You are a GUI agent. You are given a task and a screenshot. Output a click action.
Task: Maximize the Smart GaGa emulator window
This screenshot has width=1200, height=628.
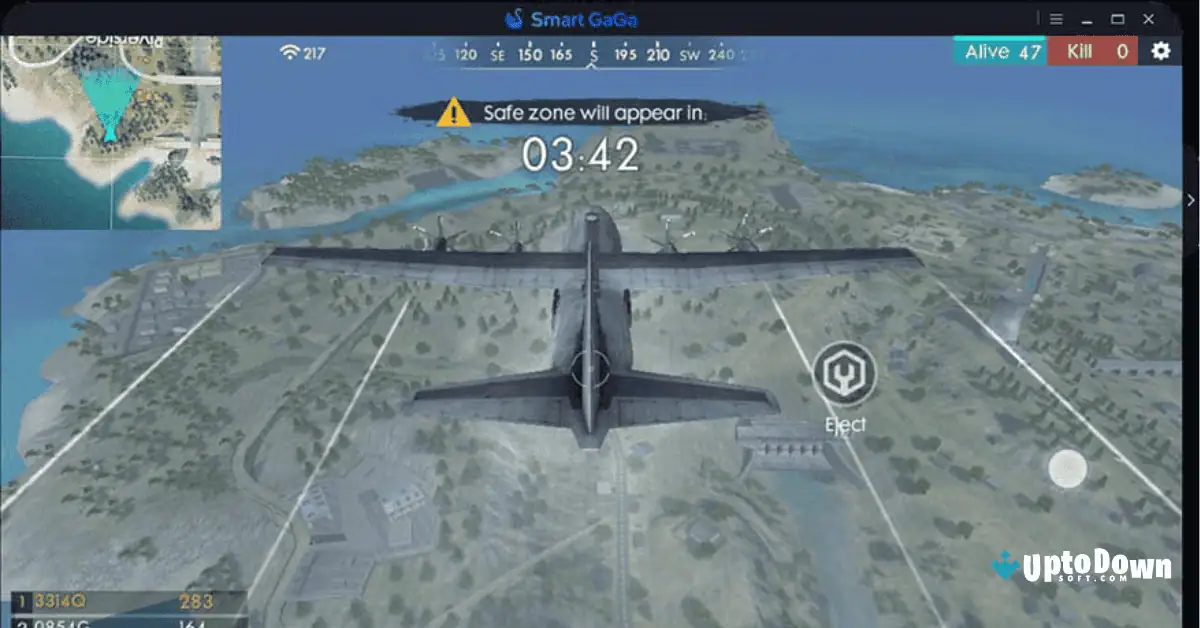1118,18
